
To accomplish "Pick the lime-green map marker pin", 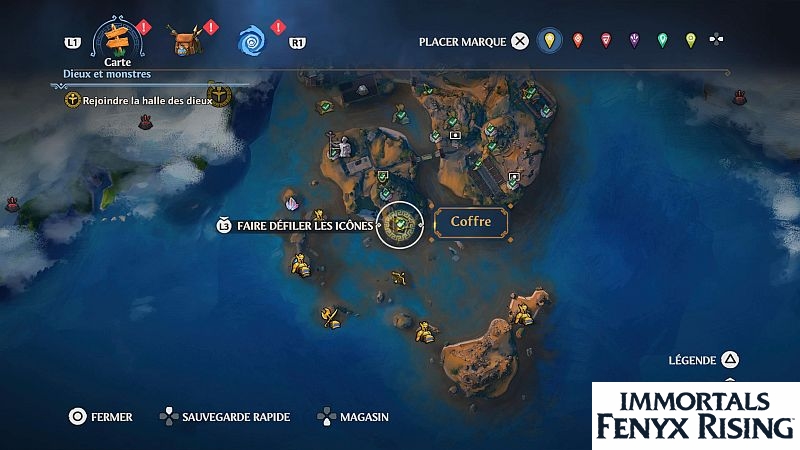I will pyautogui.click(x=690, y=41).
